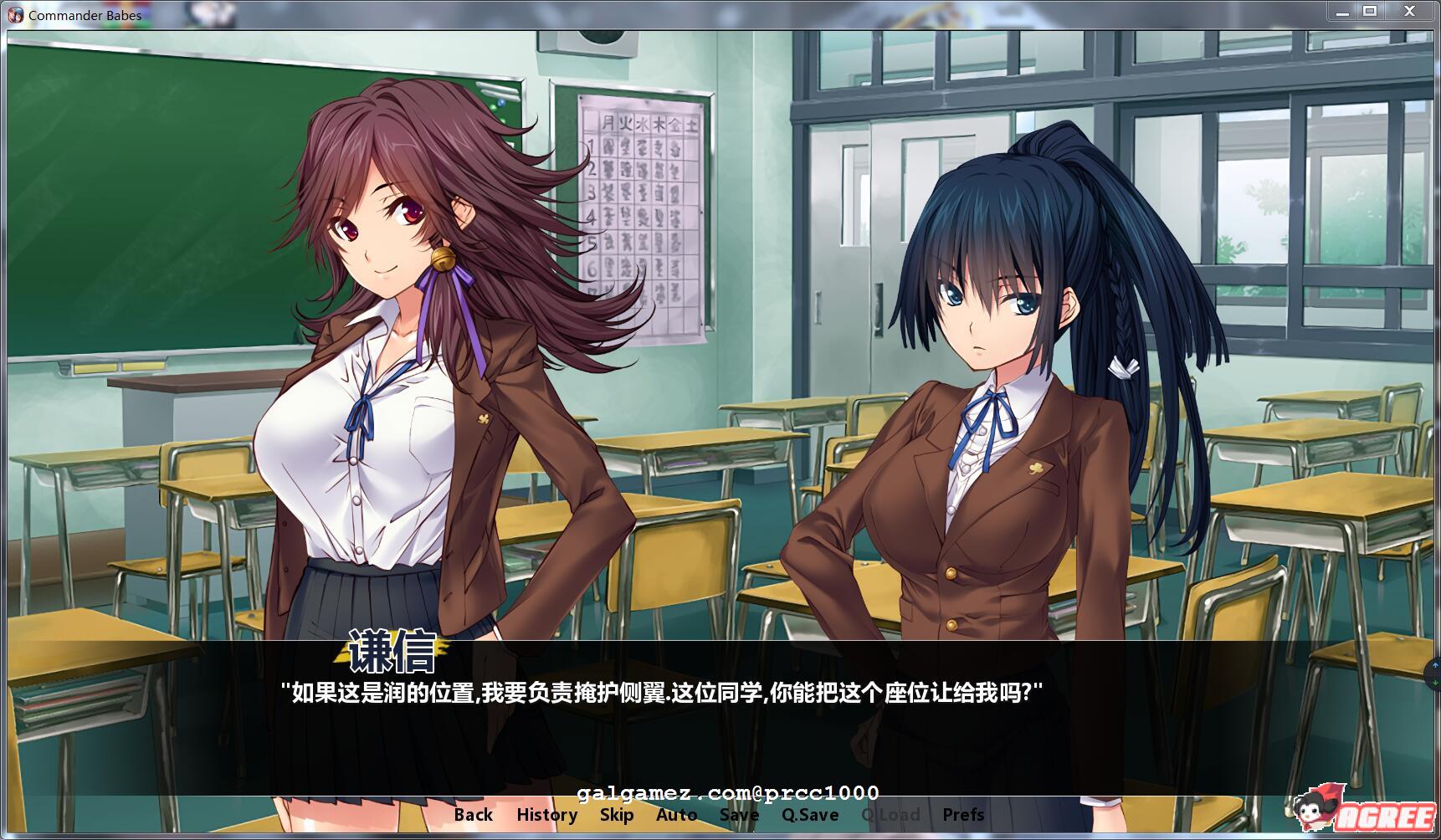Enable Skip mode to fast-forward text
Viewport: 1441px width, 840px height.
coord(616,814)
